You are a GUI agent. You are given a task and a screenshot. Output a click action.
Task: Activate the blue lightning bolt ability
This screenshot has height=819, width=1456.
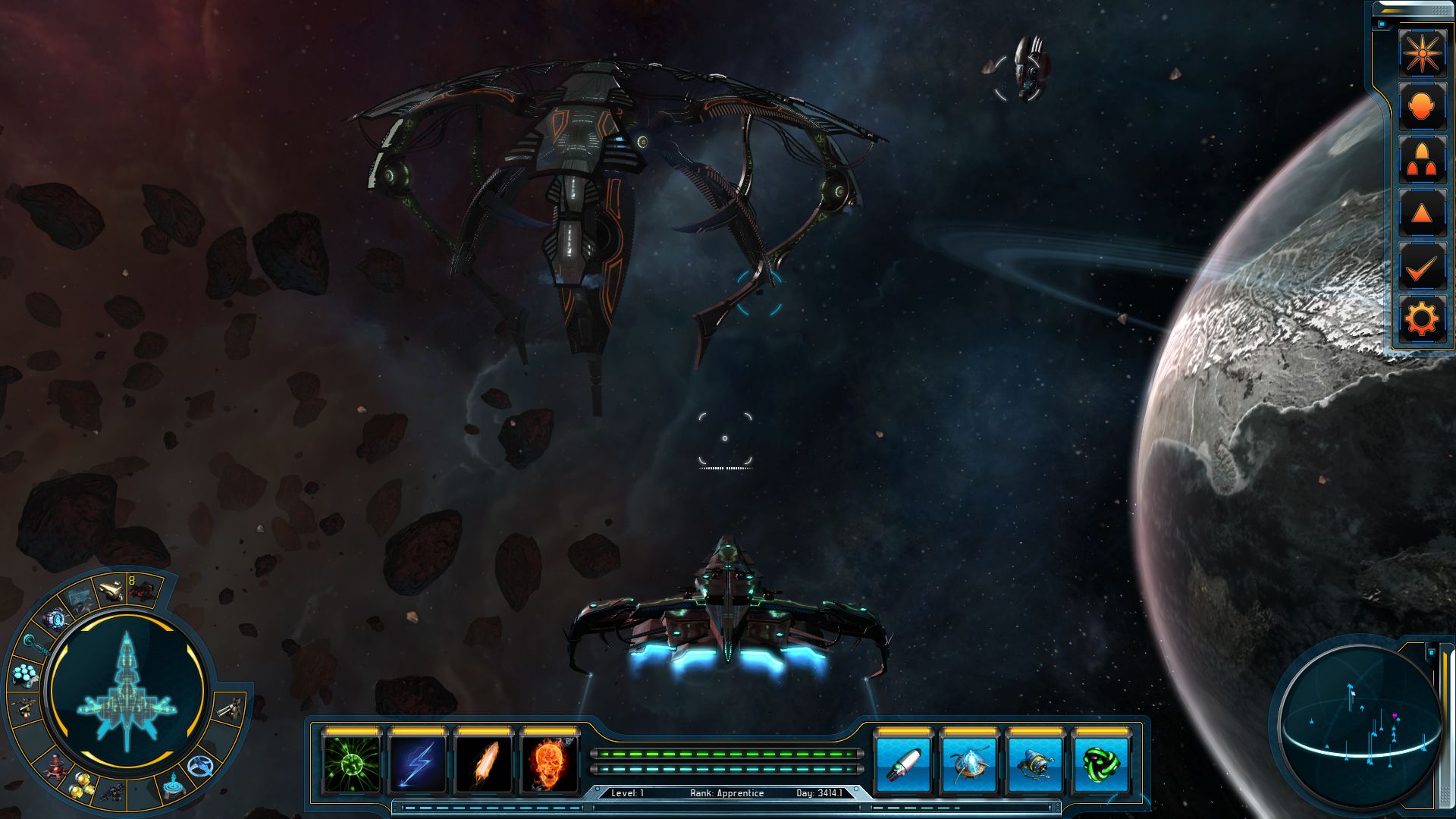417,764
